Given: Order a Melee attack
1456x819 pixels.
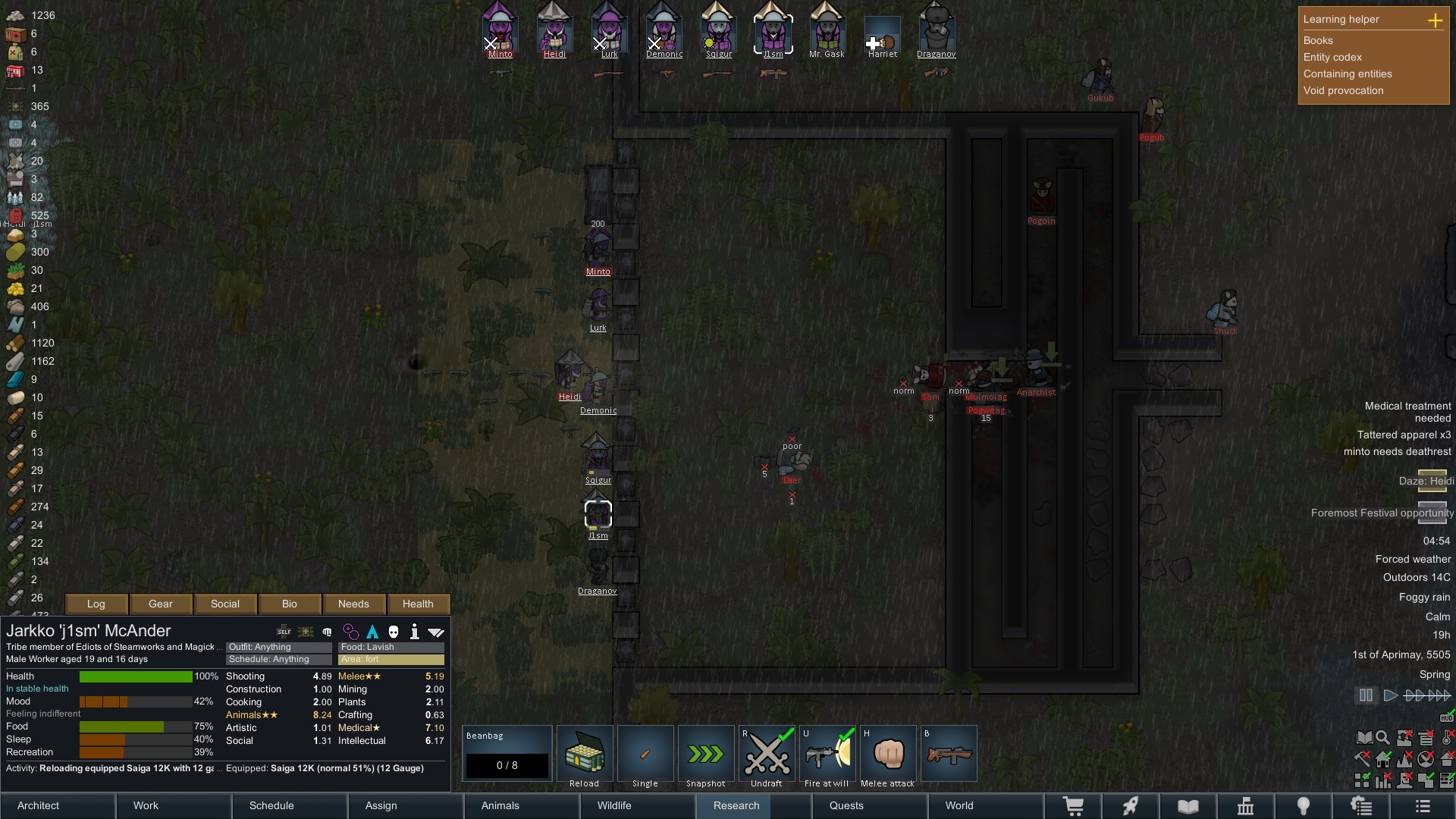Looking at the screenshot, I should pos(887,755).
